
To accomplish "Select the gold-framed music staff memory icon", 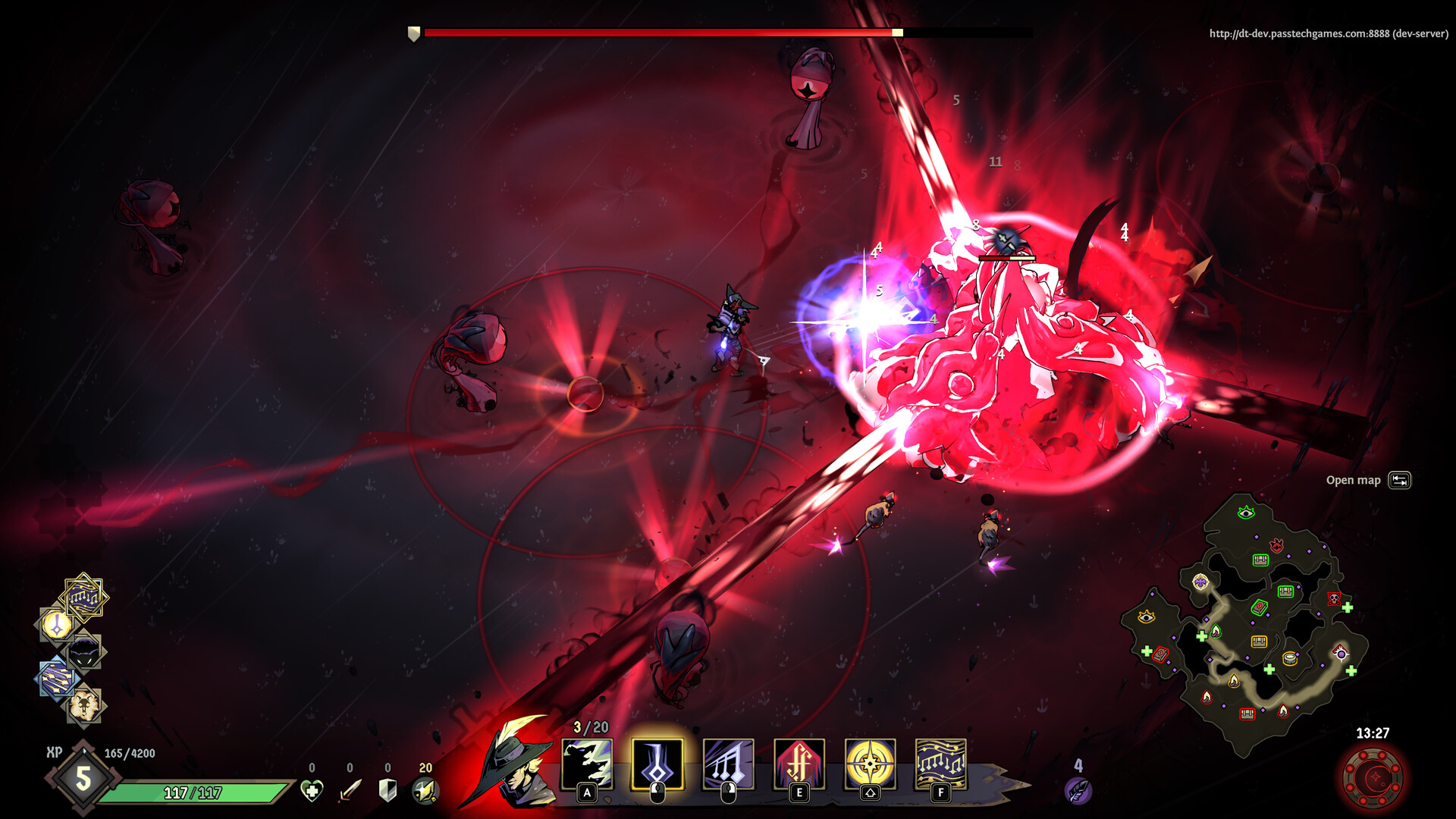I will click(x=83, y=598).
